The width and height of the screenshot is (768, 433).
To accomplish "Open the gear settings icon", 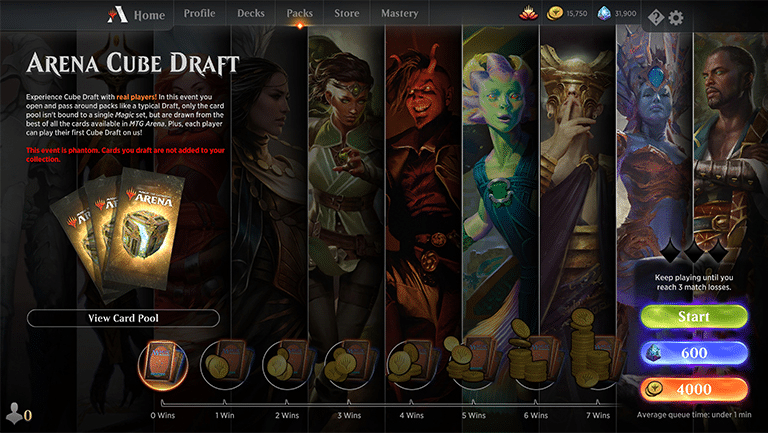I will 676,17.
